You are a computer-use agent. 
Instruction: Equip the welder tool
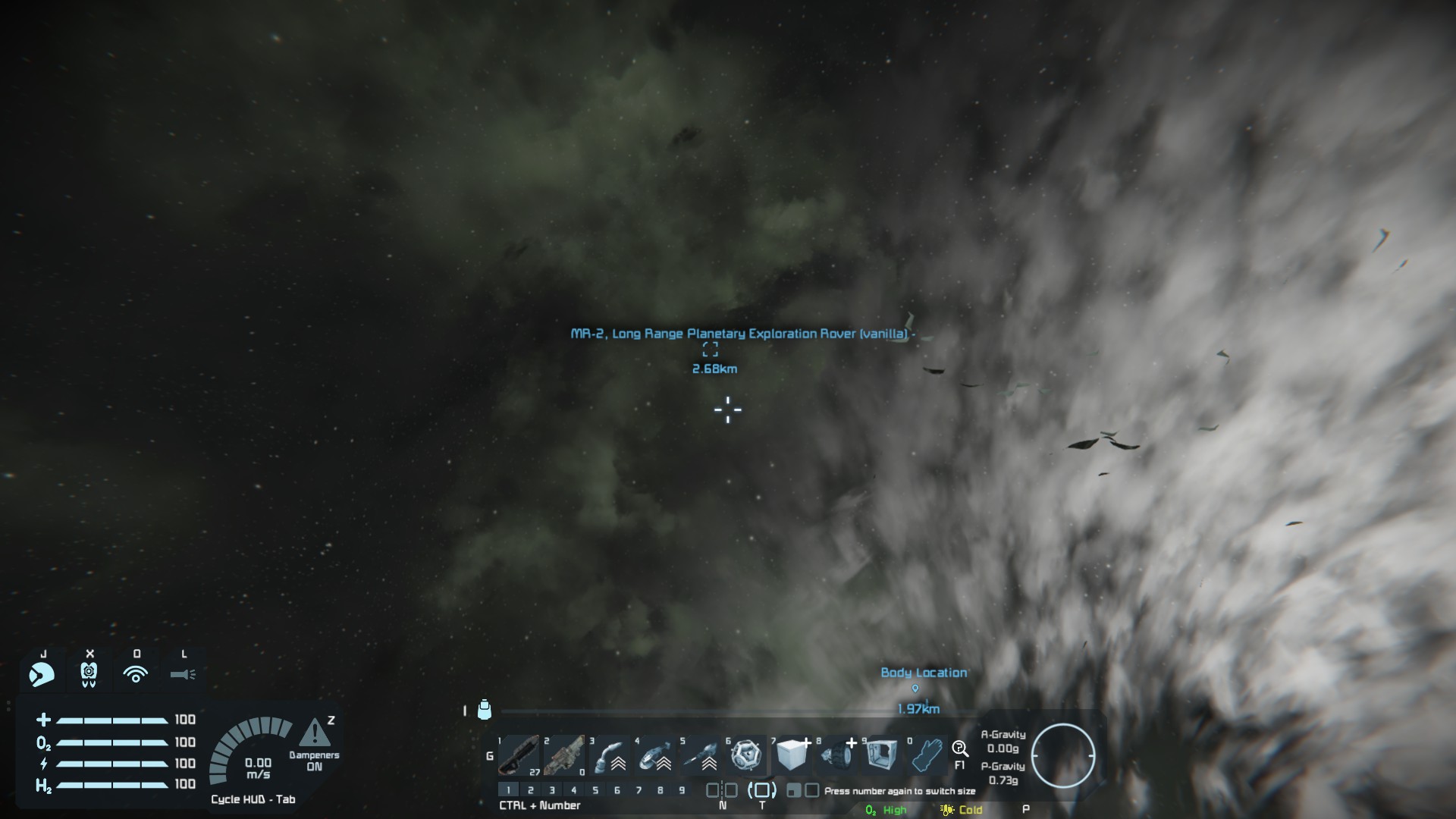[x=610, y=755]
